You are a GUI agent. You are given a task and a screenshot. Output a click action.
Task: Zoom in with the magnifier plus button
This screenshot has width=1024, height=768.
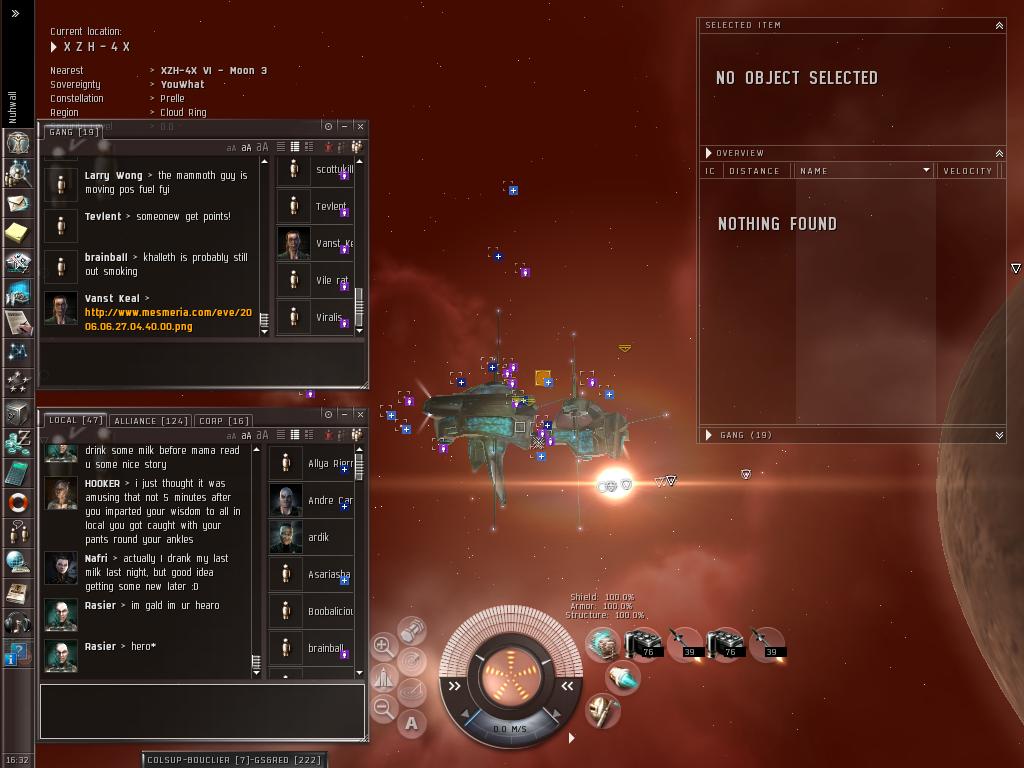click(x=383, y=646)
